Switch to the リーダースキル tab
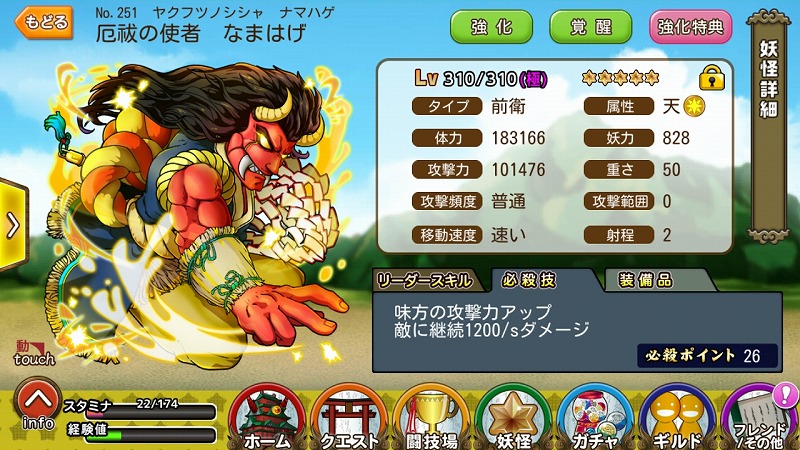Image resolution: width=800 pixels, height=450 pixels. point(430,279)
